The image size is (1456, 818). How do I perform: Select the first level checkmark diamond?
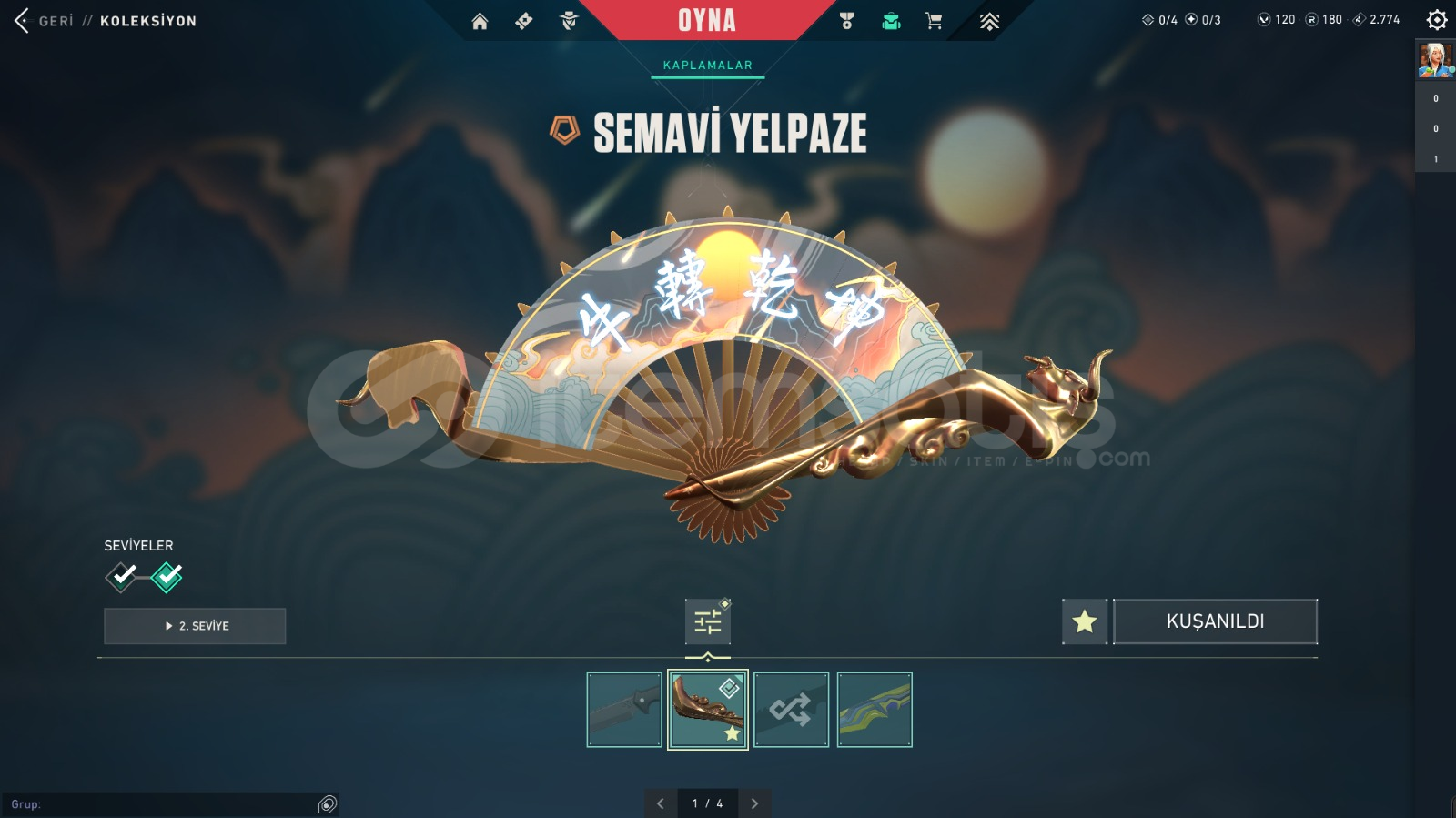(x=122, y=576)
